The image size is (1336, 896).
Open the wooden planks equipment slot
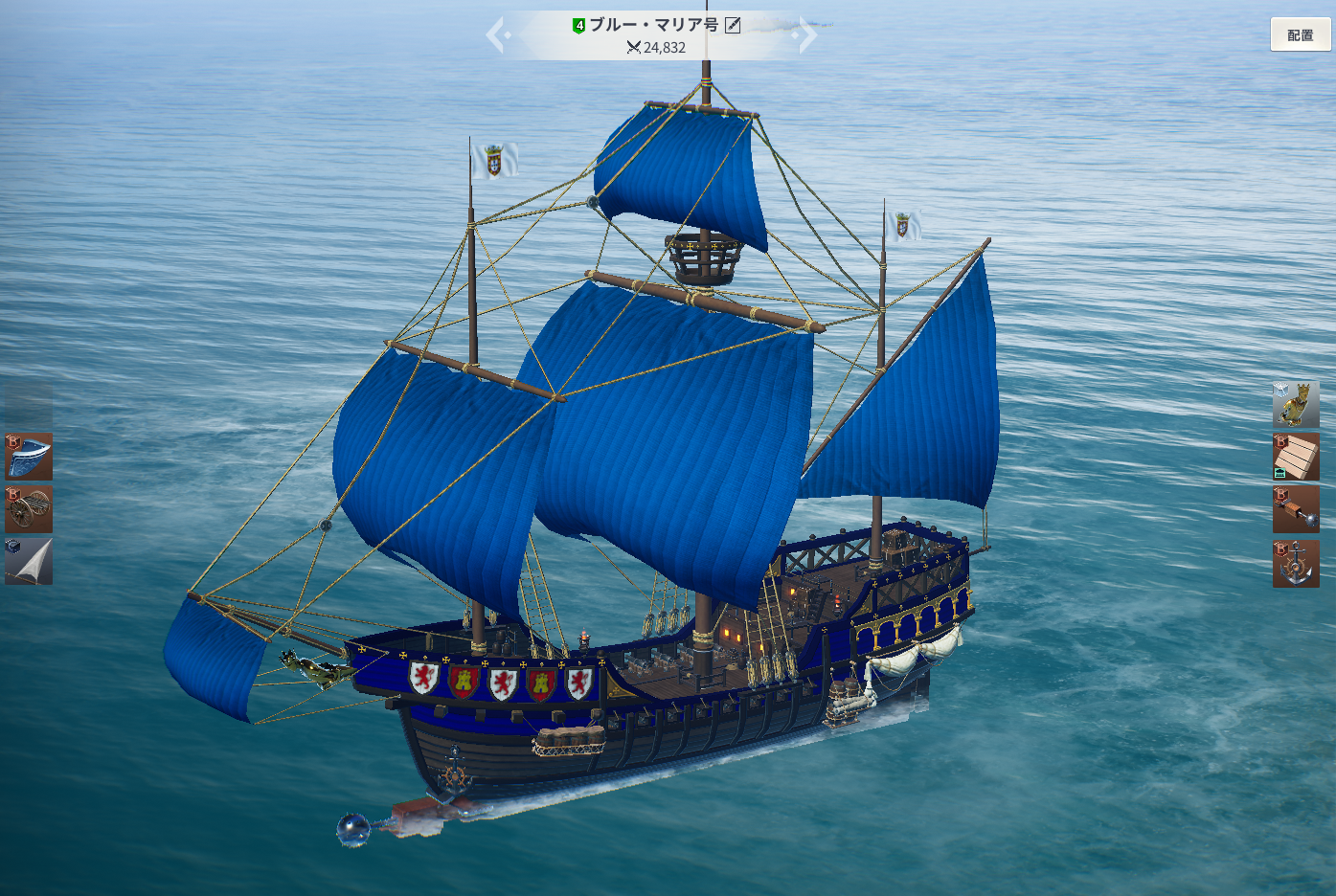pyautogui.click(x=1296, y=457)
